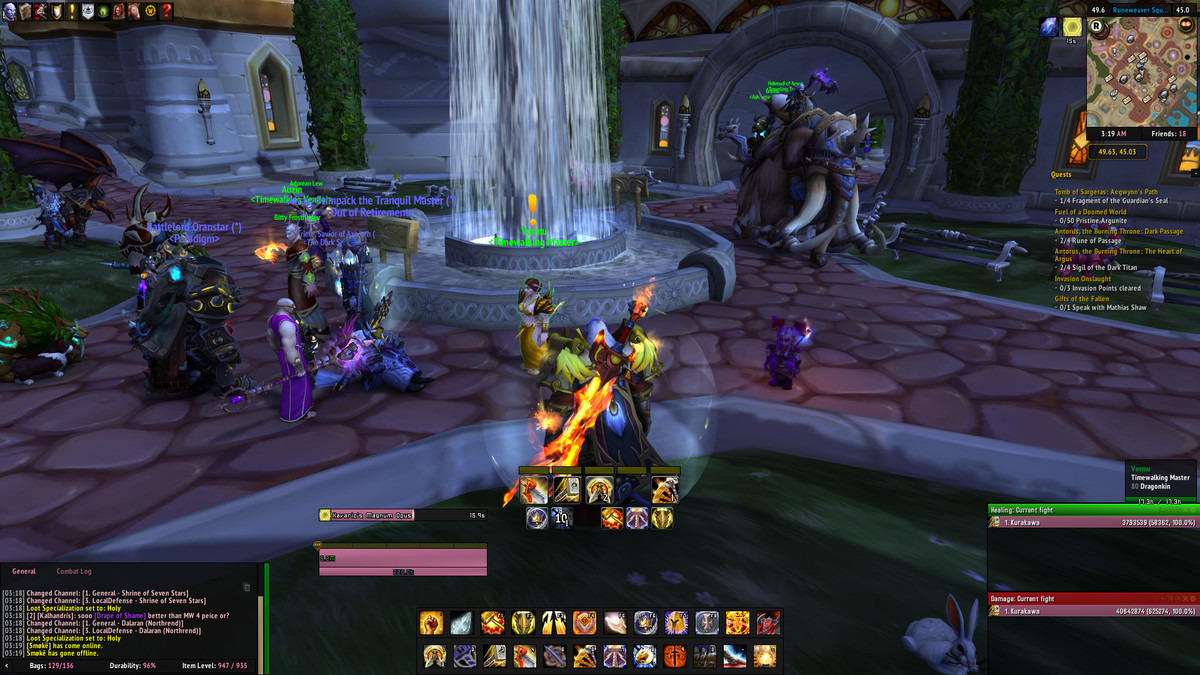Viewport: 1200px width, 675px height.
Task: Open the achievements shield button
Action: pos(57,11)
